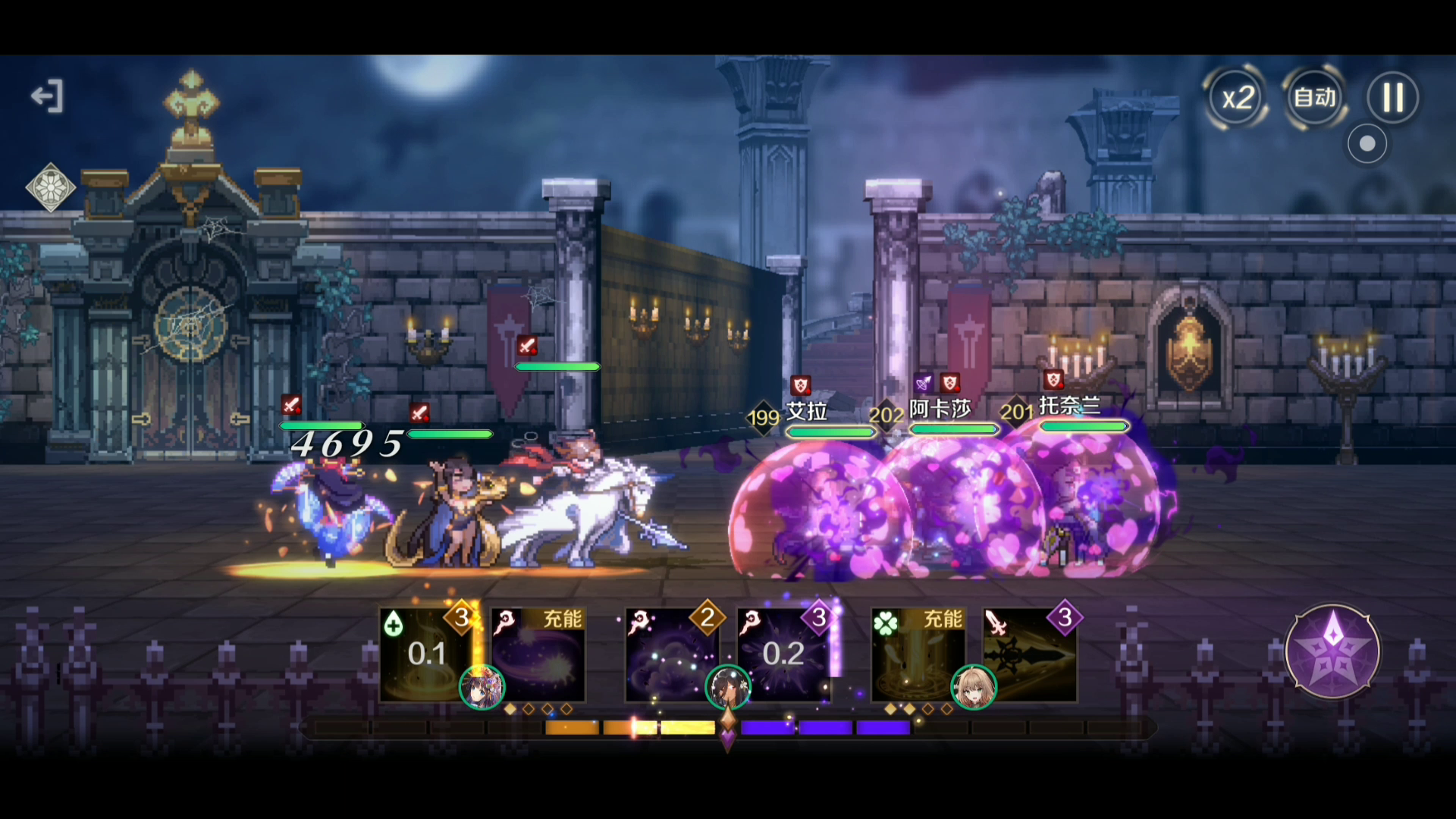Select the flower-haired girl character portrait
This screenshot has width=1456, height=819.
(482, 687)
